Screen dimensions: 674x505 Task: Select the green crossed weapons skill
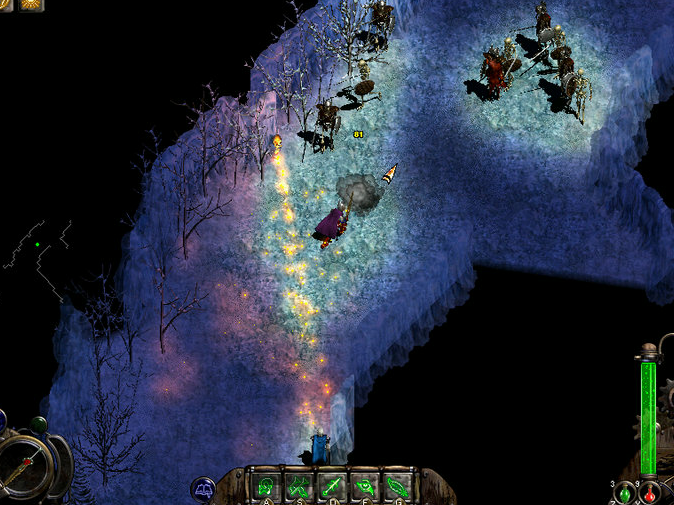tap(298, 487)
